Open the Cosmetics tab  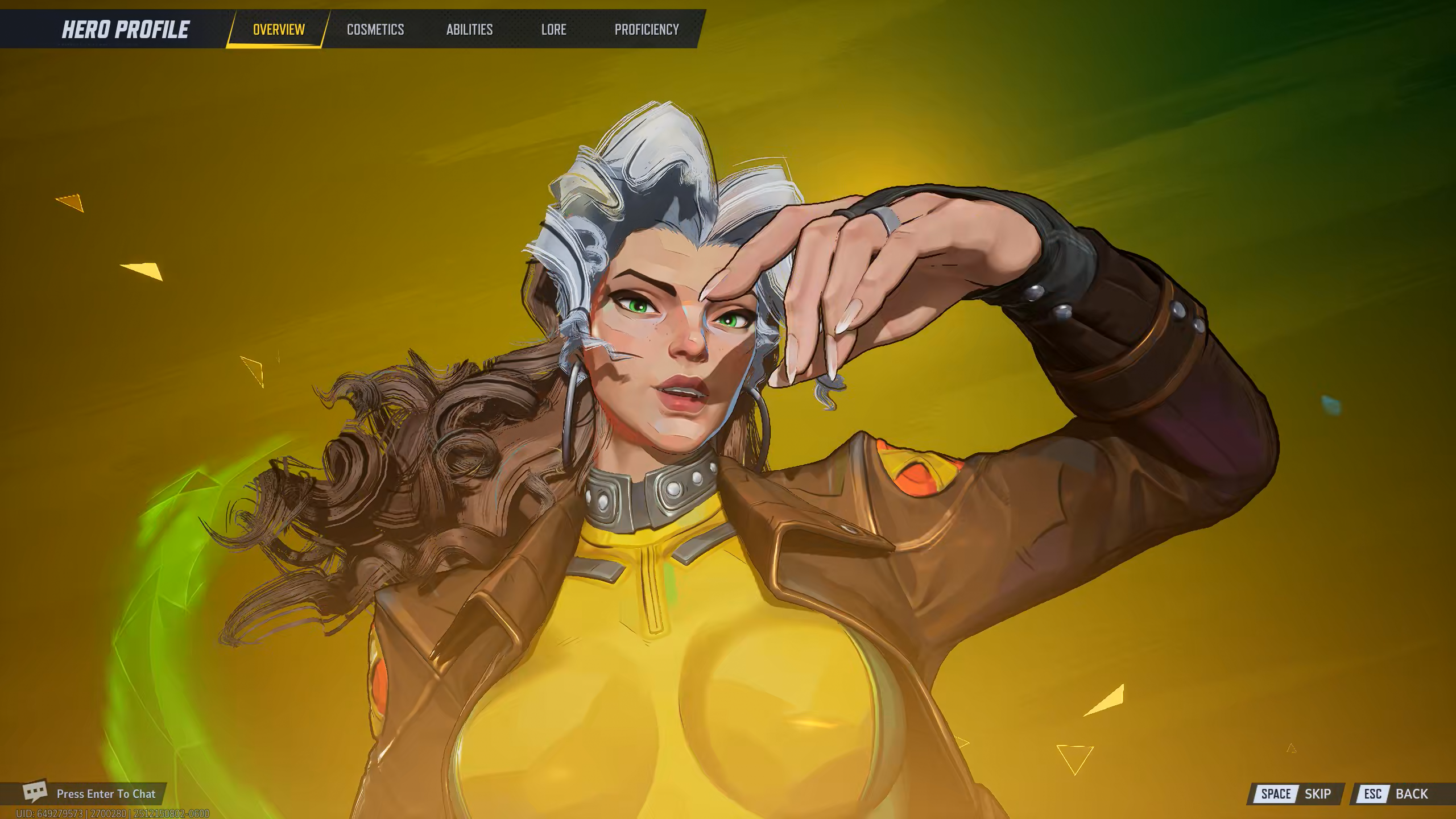(375, 30)
